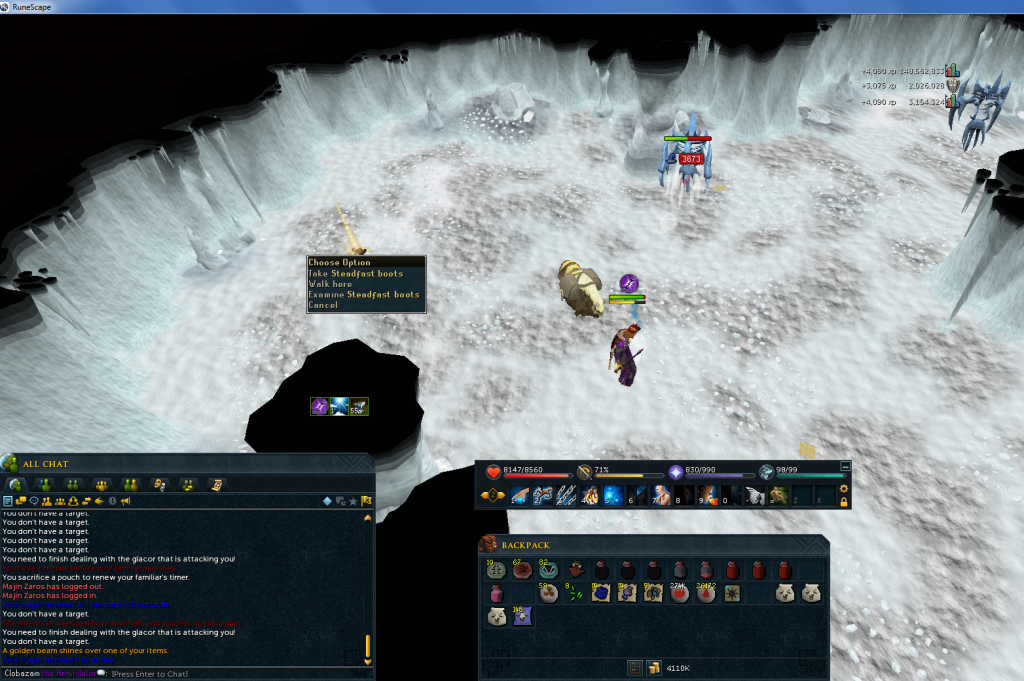Activate the winged ability in slot minus

tap(755, 495)
